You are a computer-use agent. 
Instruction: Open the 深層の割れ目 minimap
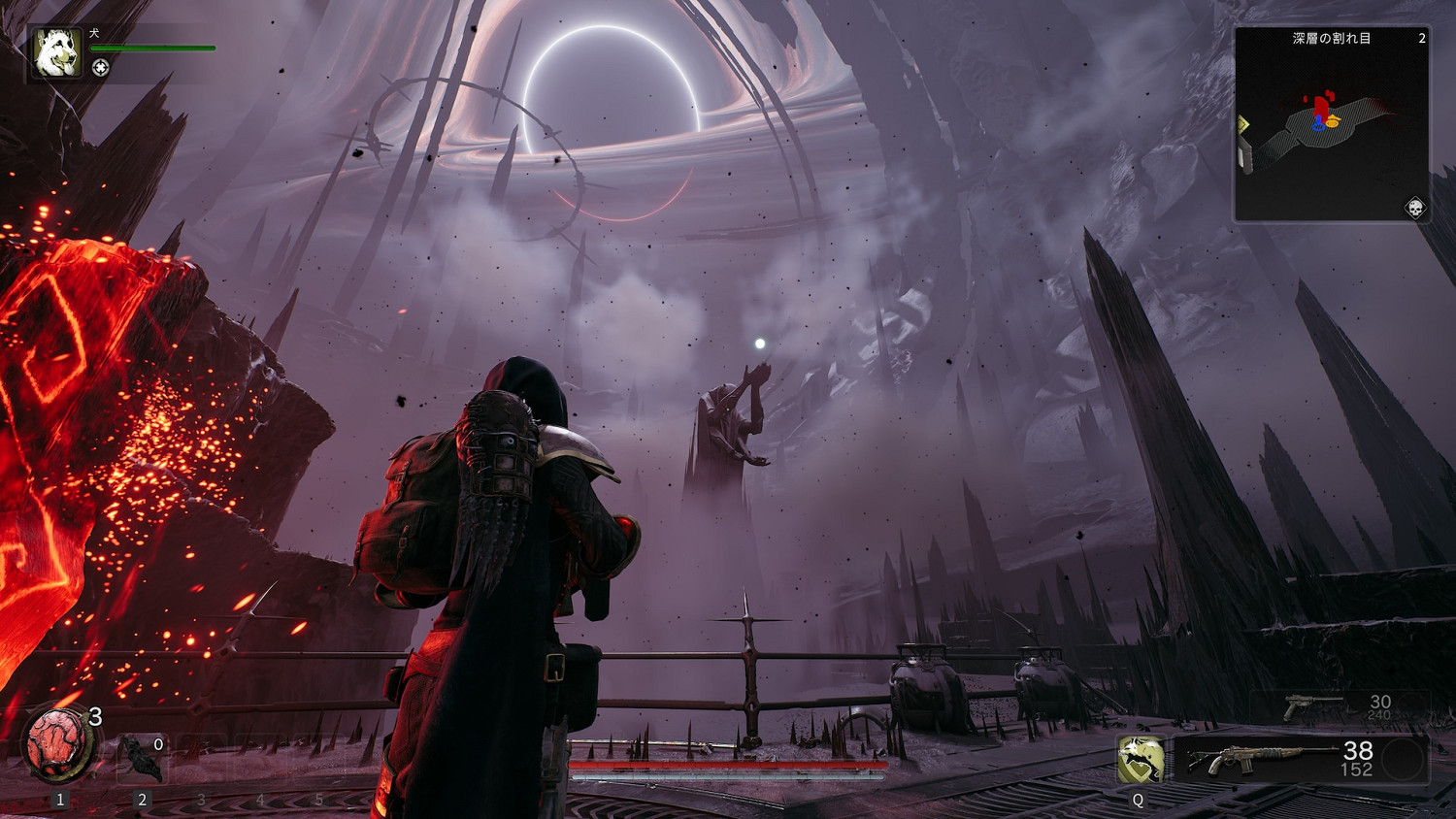pos(1331,124)
